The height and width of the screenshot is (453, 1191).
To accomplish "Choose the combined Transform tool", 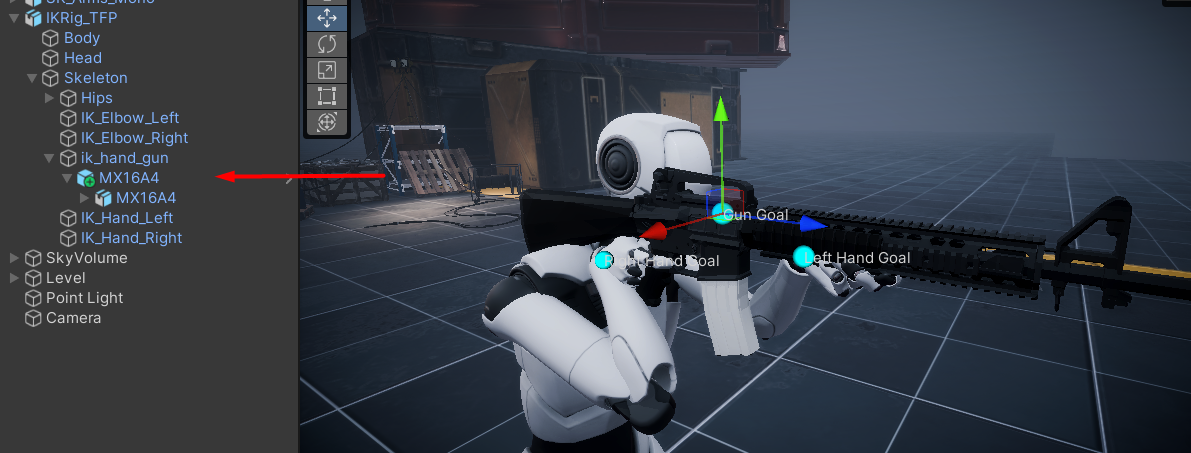I will tap(326, 122).
